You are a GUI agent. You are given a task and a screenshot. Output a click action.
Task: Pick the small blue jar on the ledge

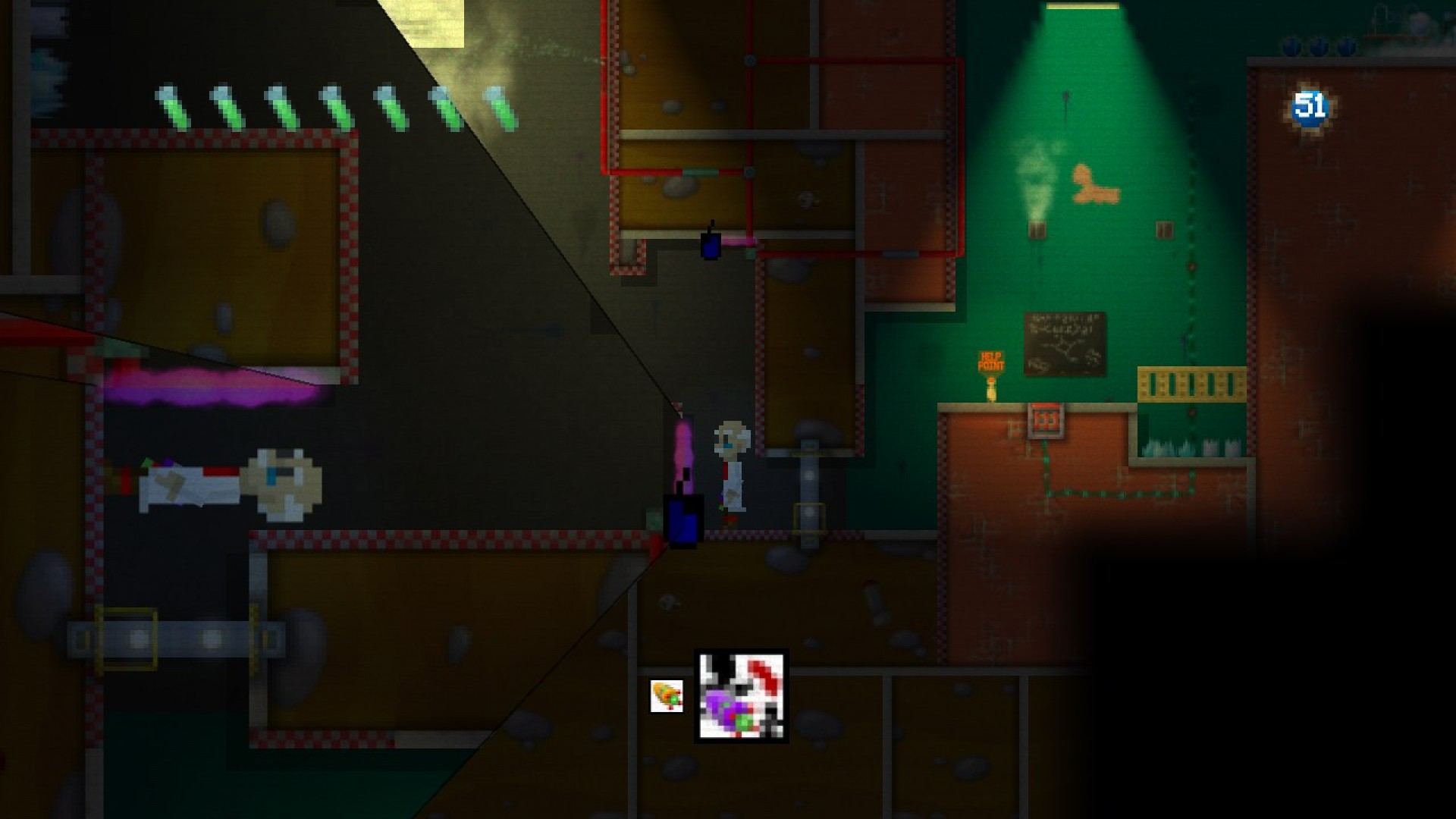710,246
